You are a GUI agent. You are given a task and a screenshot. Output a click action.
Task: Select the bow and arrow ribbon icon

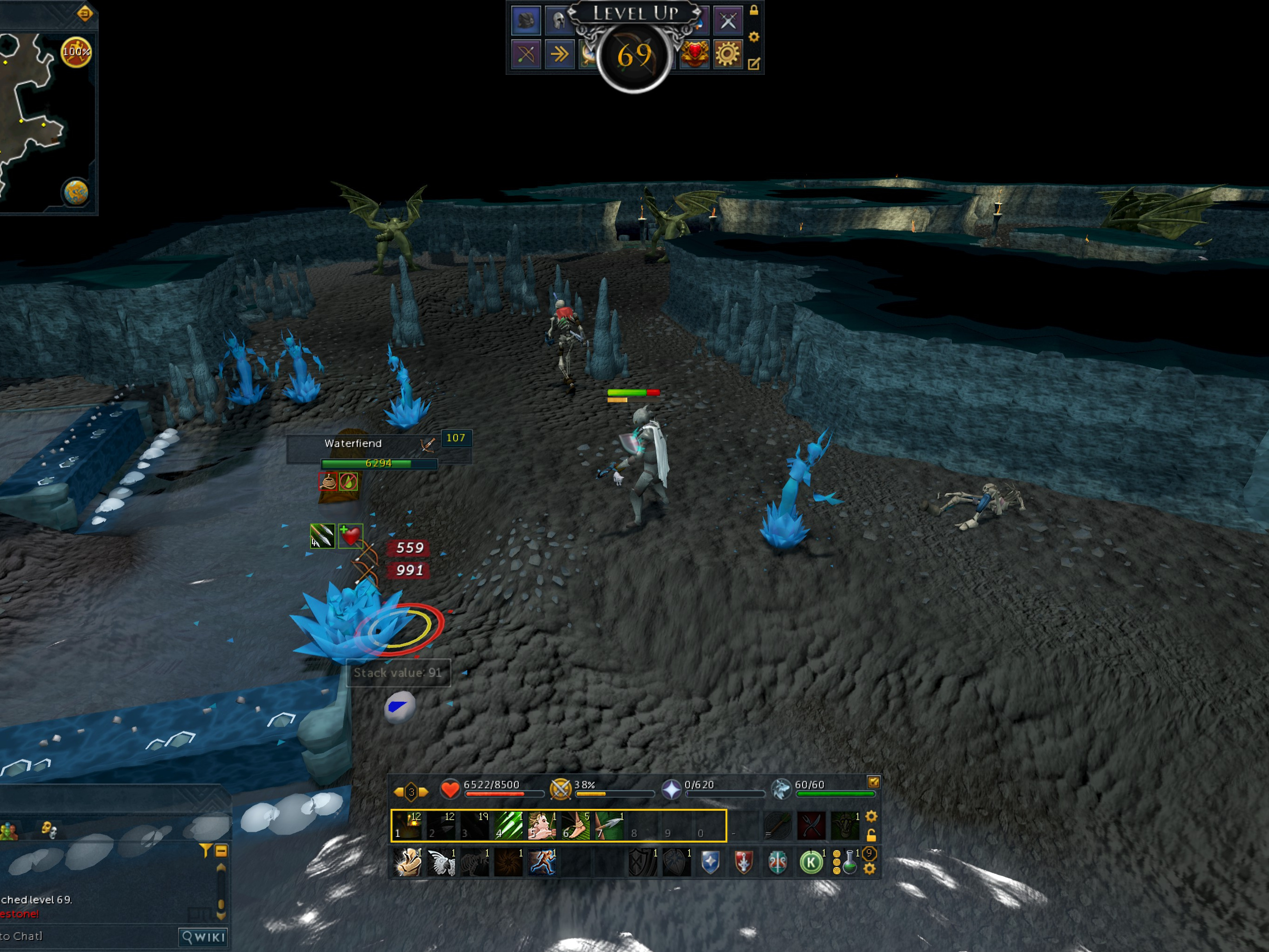[x=525, y=55]
